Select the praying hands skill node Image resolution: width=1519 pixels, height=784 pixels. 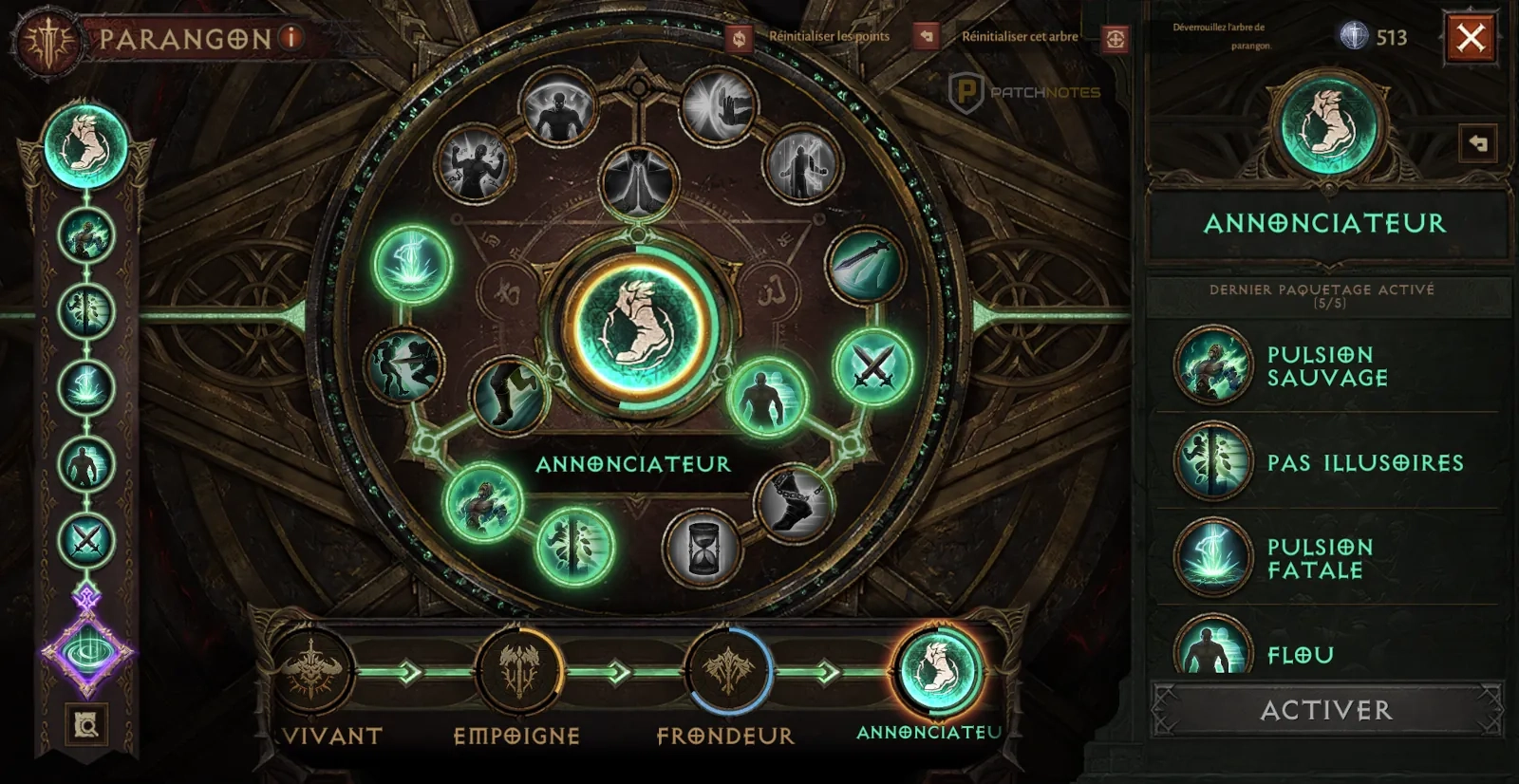click(639, 183)
